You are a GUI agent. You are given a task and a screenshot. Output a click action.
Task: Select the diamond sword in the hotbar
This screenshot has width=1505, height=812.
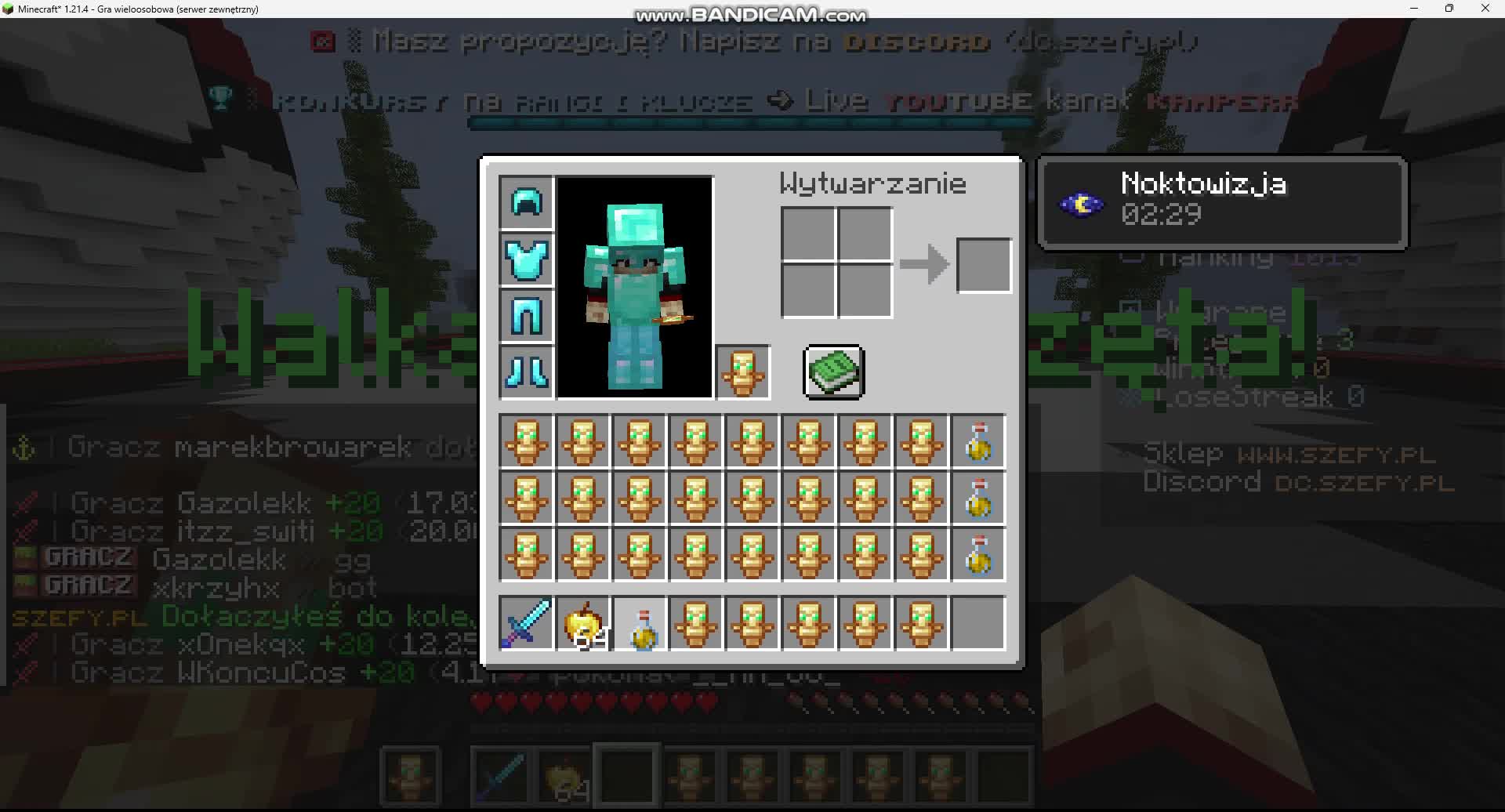coord(525,623)
